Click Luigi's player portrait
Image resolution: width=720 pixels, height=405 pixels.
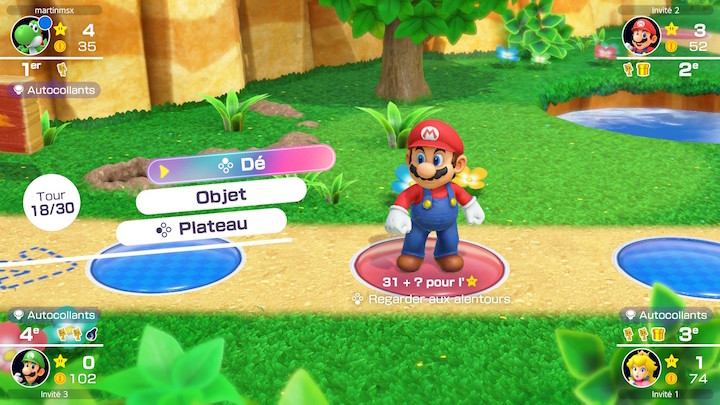29,367
